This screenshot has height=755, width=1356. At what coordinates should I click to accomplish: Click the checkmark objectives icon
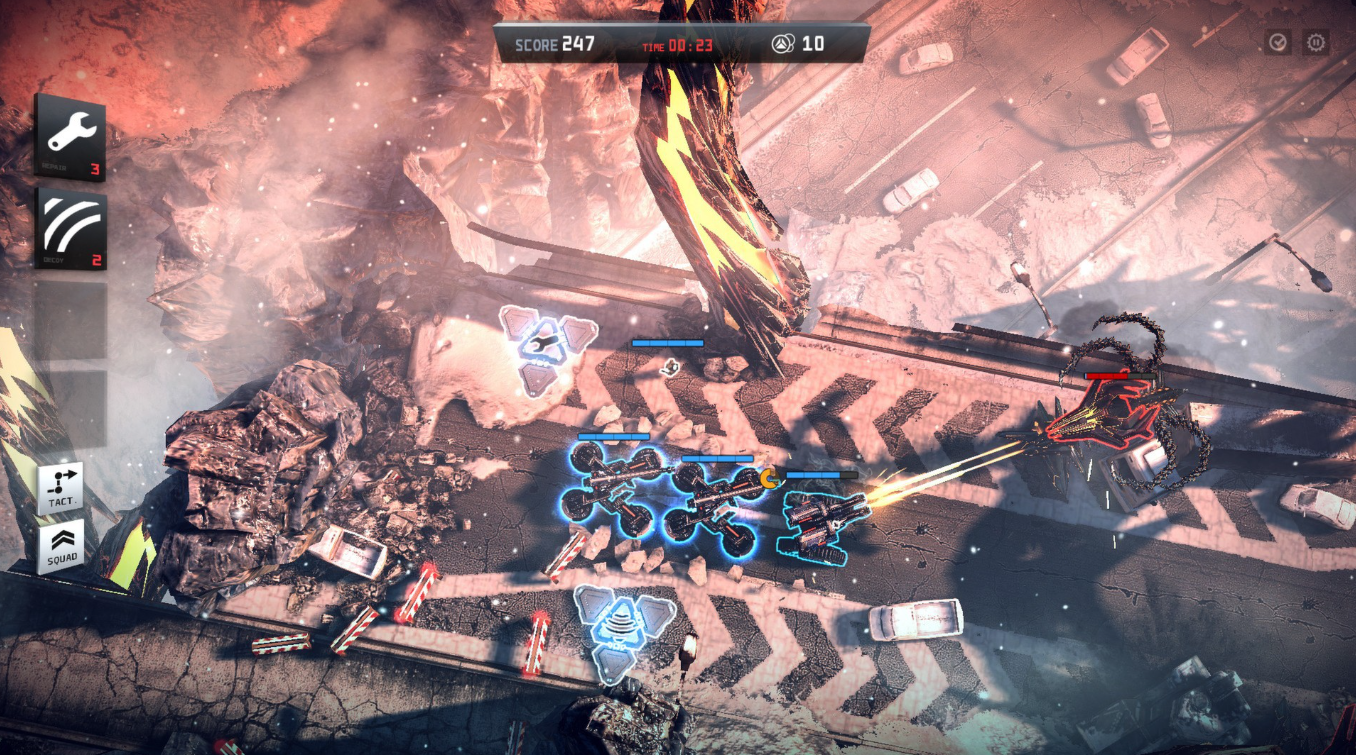1277,42
